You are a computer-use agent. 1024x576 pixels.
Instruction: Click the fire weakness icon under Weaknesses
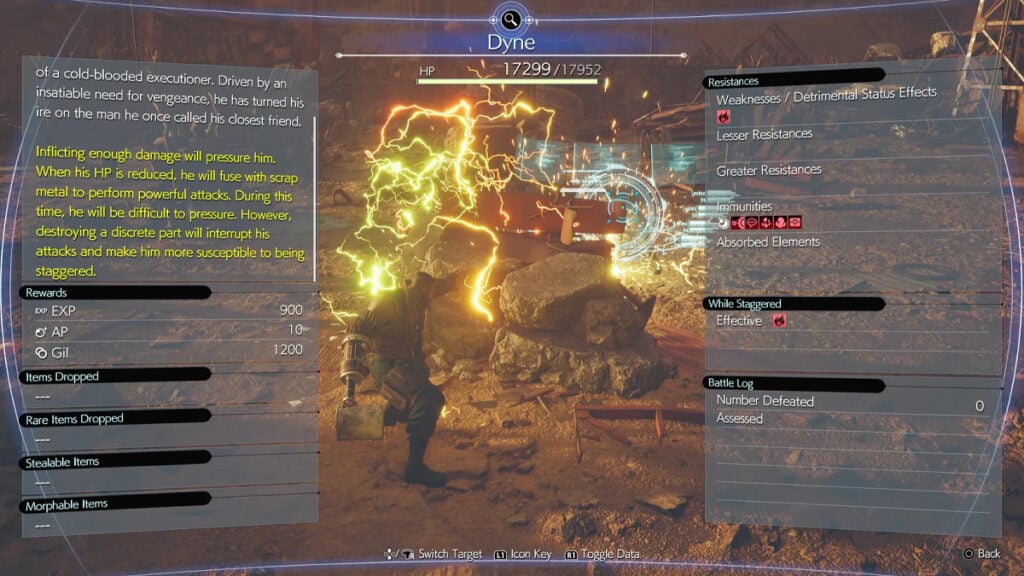724,117
